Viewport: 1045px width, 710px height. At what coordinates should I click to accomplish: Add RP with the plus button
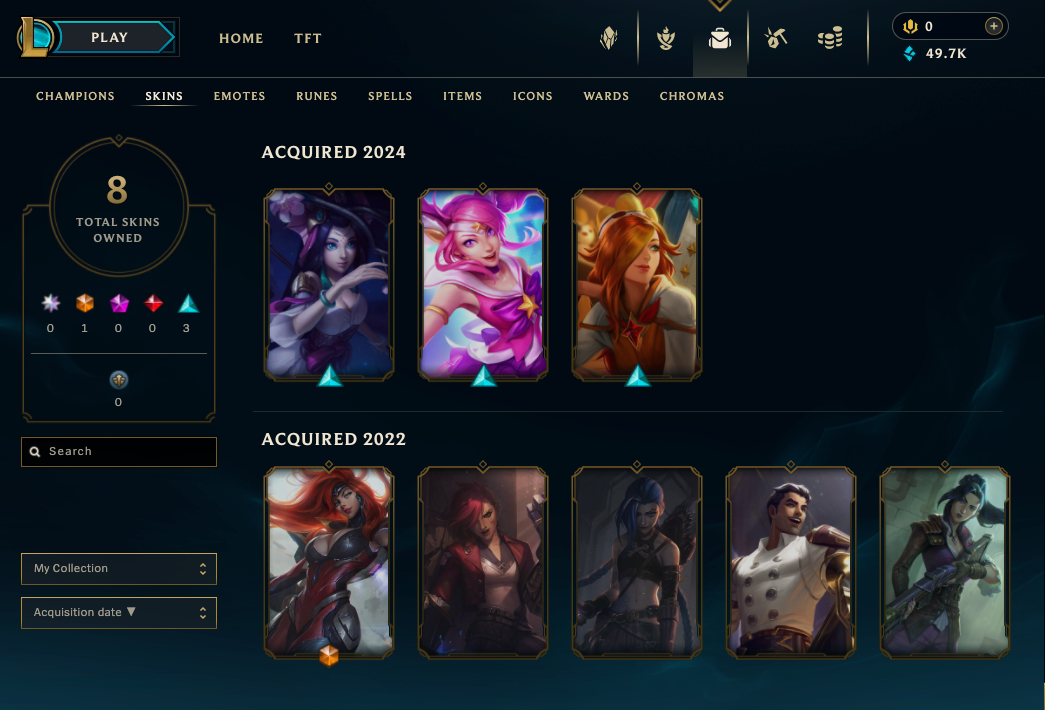993,27
